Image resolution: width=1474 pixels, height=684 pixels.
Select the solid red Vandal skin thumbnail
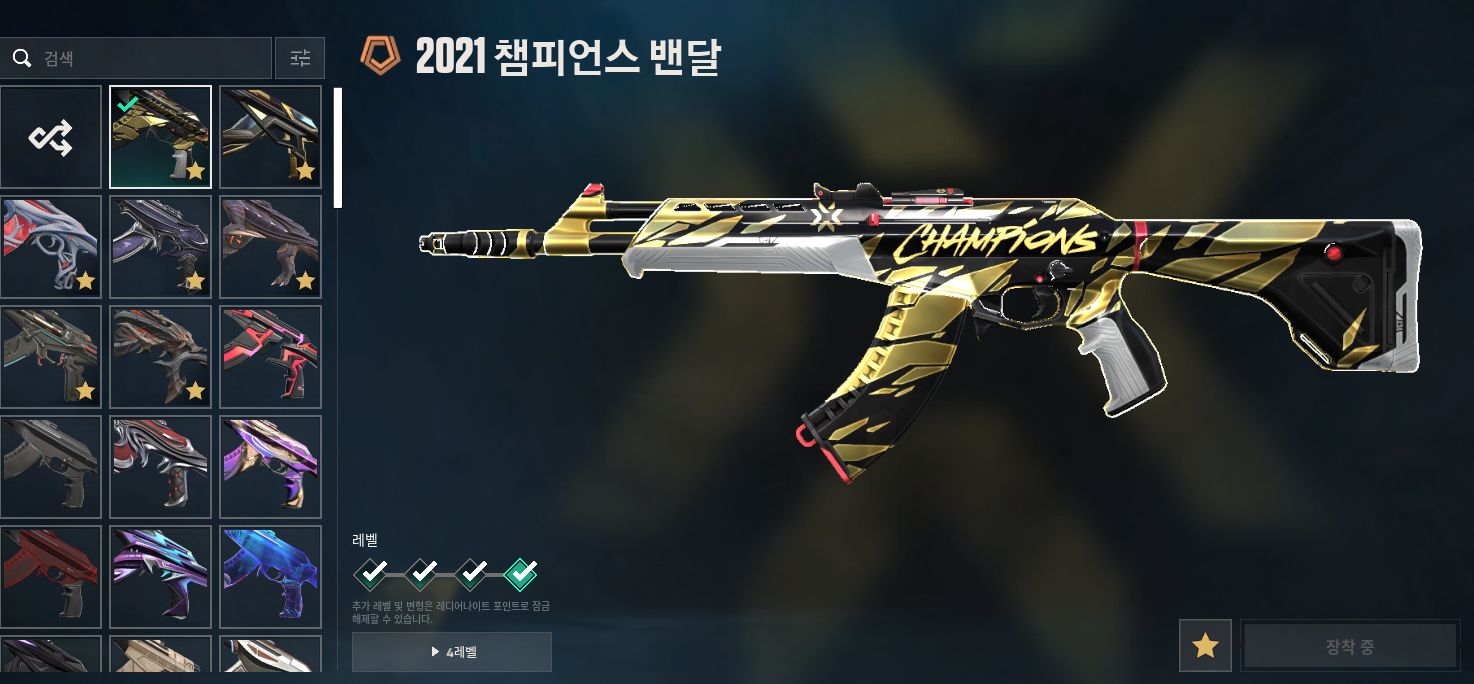[51, 577]
